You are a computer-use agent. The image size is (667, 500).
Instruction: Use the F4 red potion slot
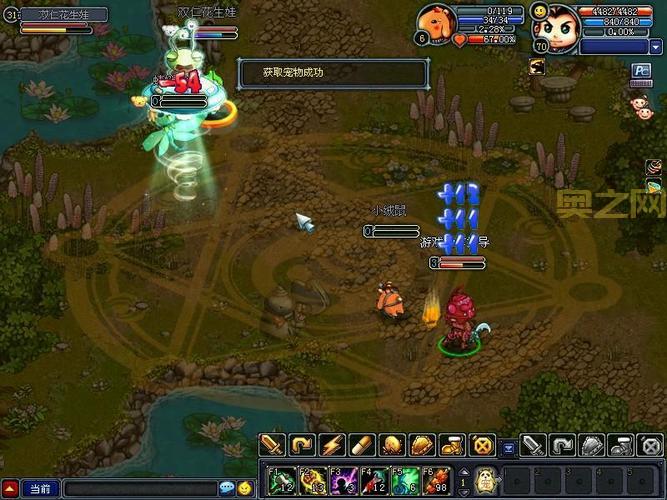point(373,478)
